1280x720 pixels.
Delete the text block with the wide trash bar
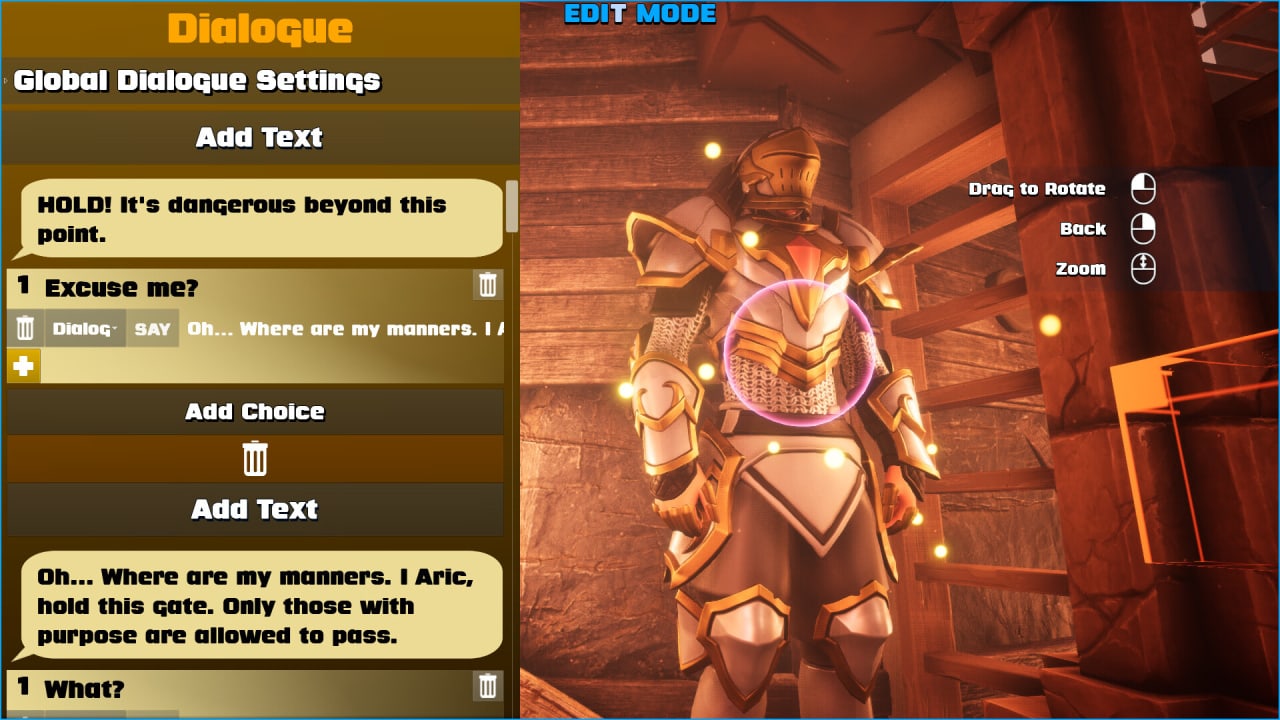[255, 459]
